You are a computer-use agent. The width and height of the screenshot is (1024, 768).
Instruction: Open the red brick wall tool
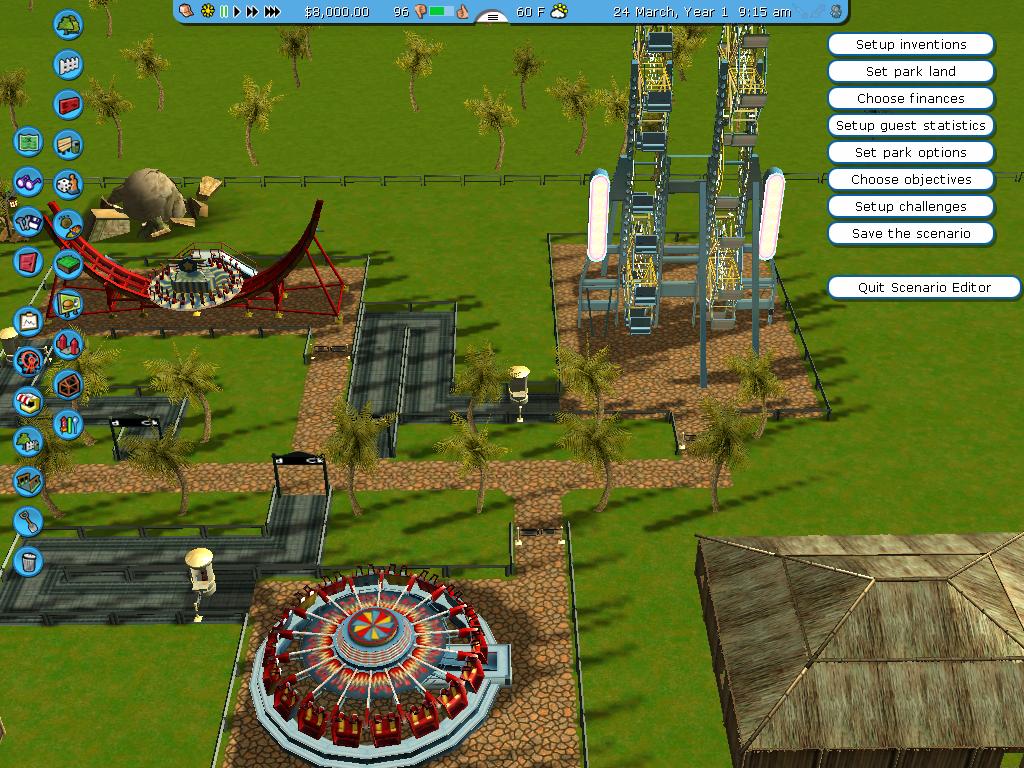pyautogui.click(x=68, y=104)
